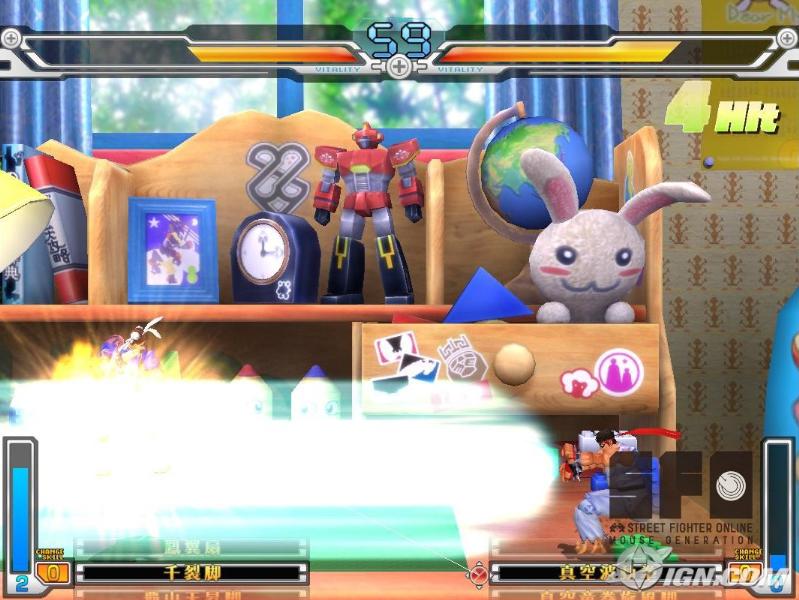The width and height of the screenshot is (799, 600).
Task: Choose the faded 鳳翼扇 skill entry
Action: click(190, 548)
